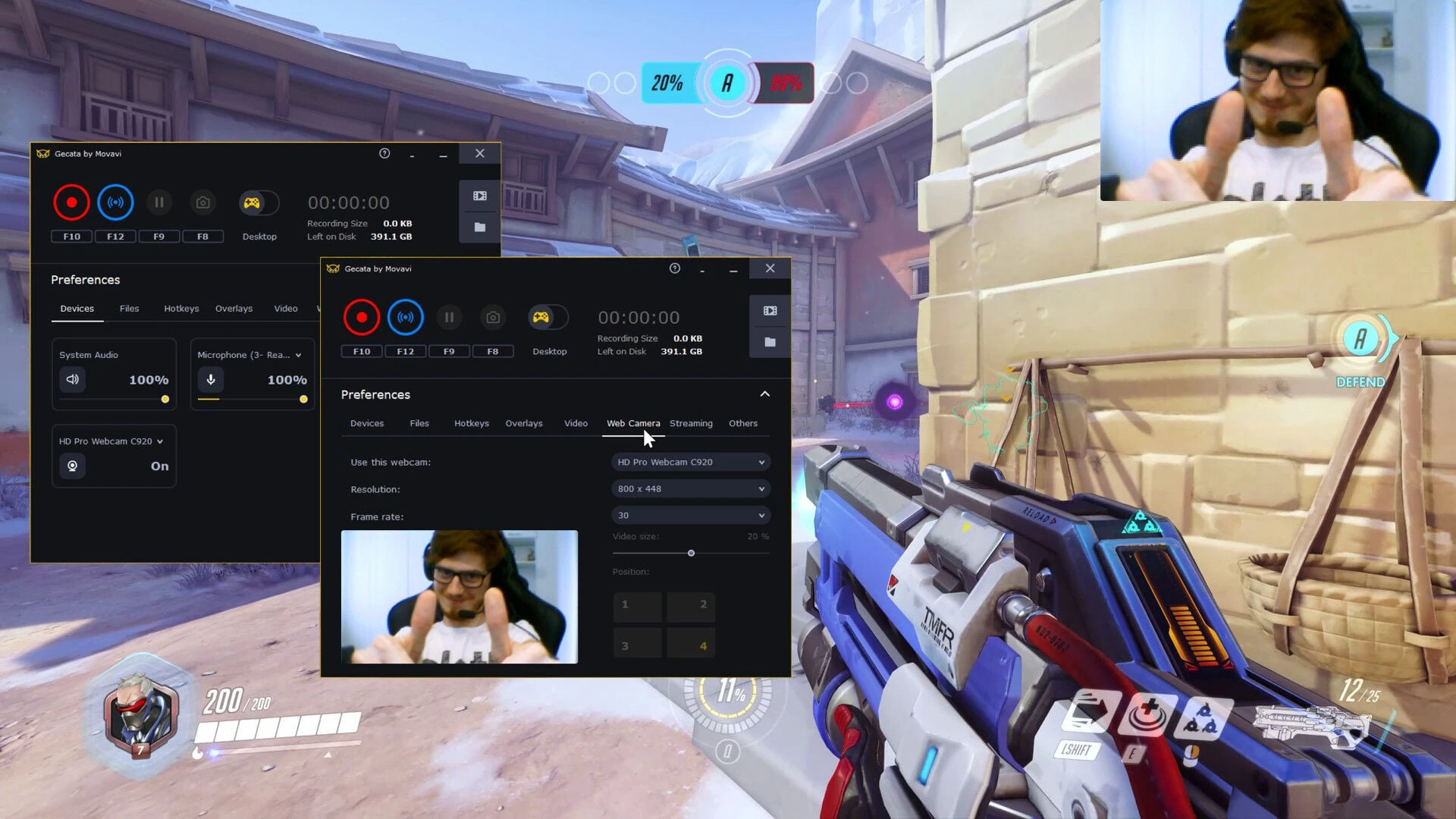Take a screenshot using the camera icon

pos(493,317)
